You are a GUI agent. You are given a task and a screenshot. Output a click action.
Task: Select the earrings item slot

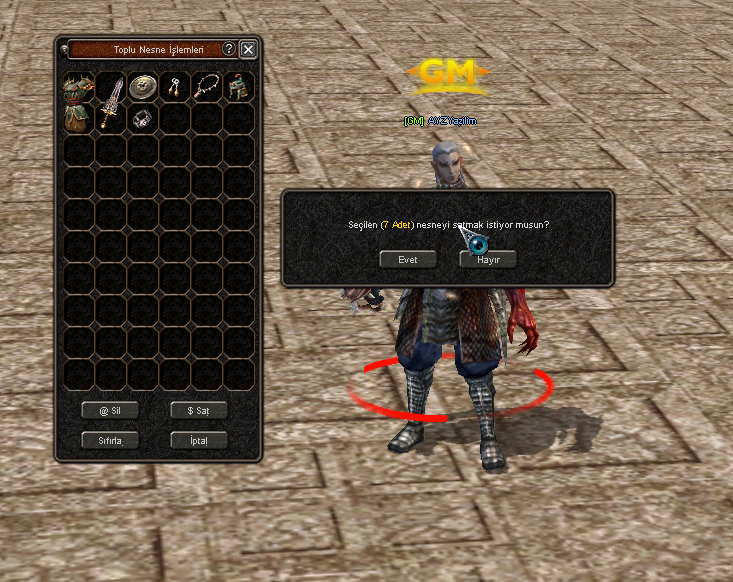tap(174, 87)
